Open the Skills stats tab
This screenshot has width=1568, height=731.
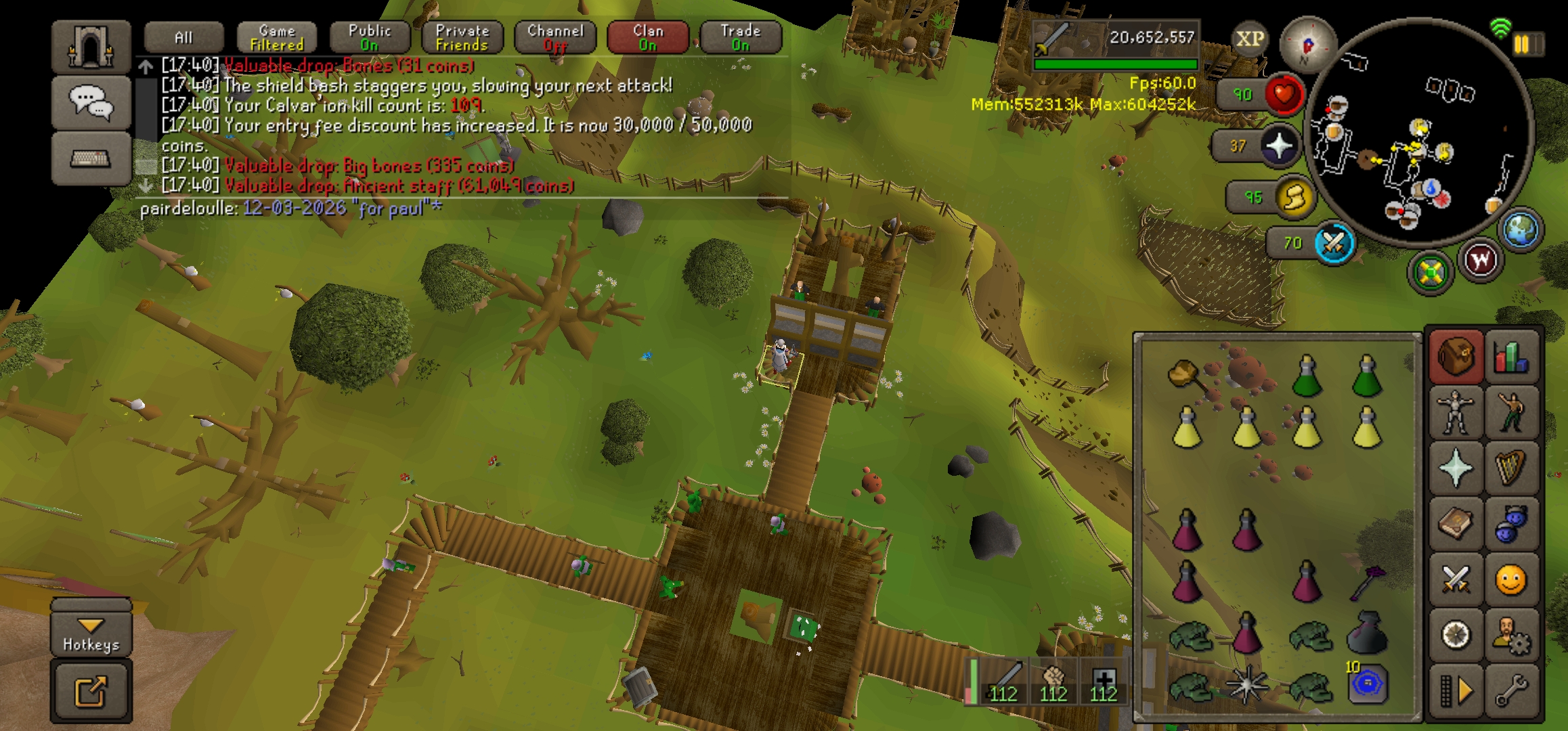click(x=1511, y=356)
